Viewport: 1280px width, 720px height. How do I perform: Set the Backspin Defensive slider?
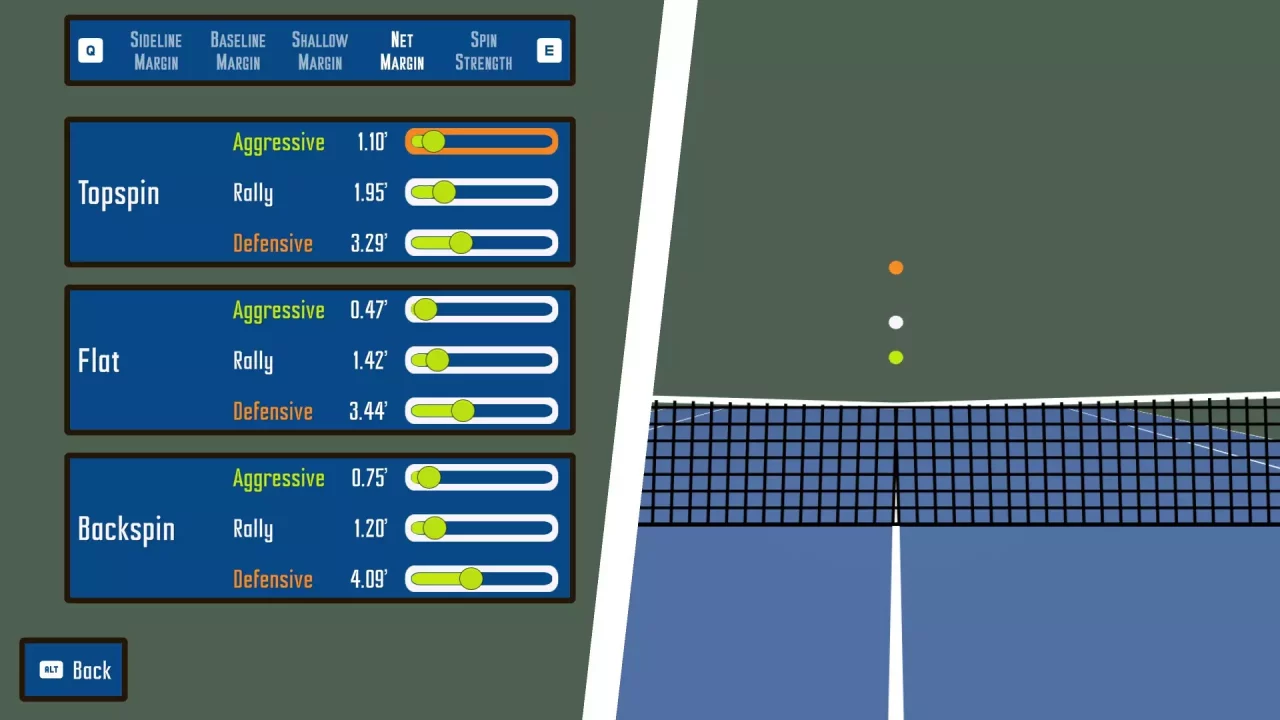[x=470, y=578]
